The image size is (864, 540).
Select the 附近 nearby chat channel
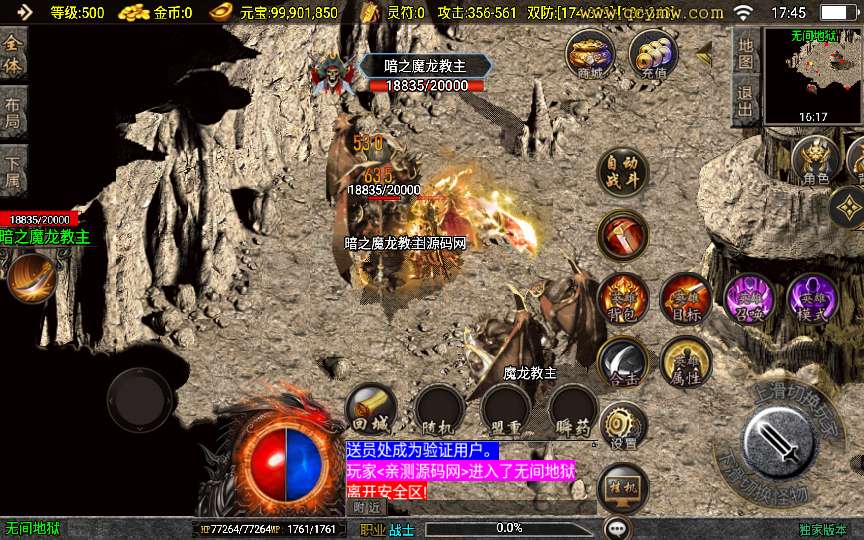366,508
